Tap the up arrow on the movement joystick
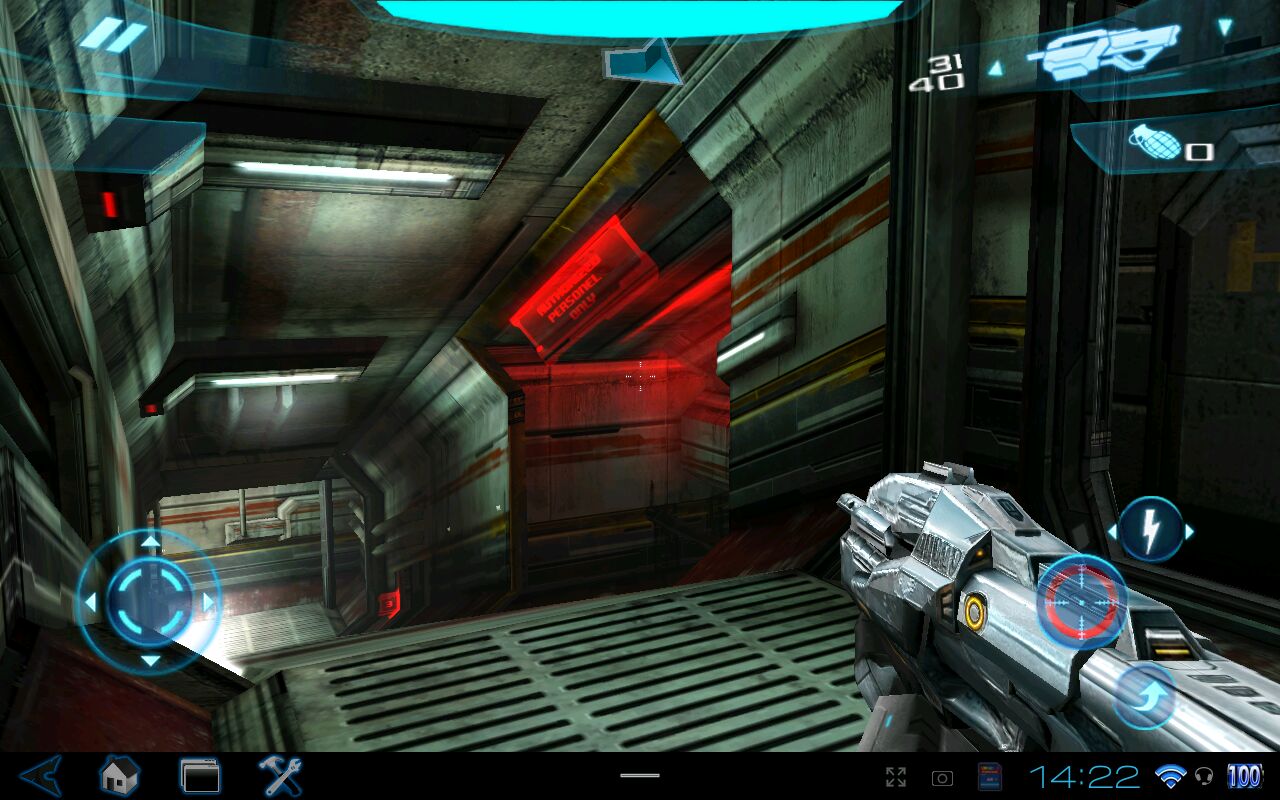This screenshot has width=1280, height=800. point(149,542)
